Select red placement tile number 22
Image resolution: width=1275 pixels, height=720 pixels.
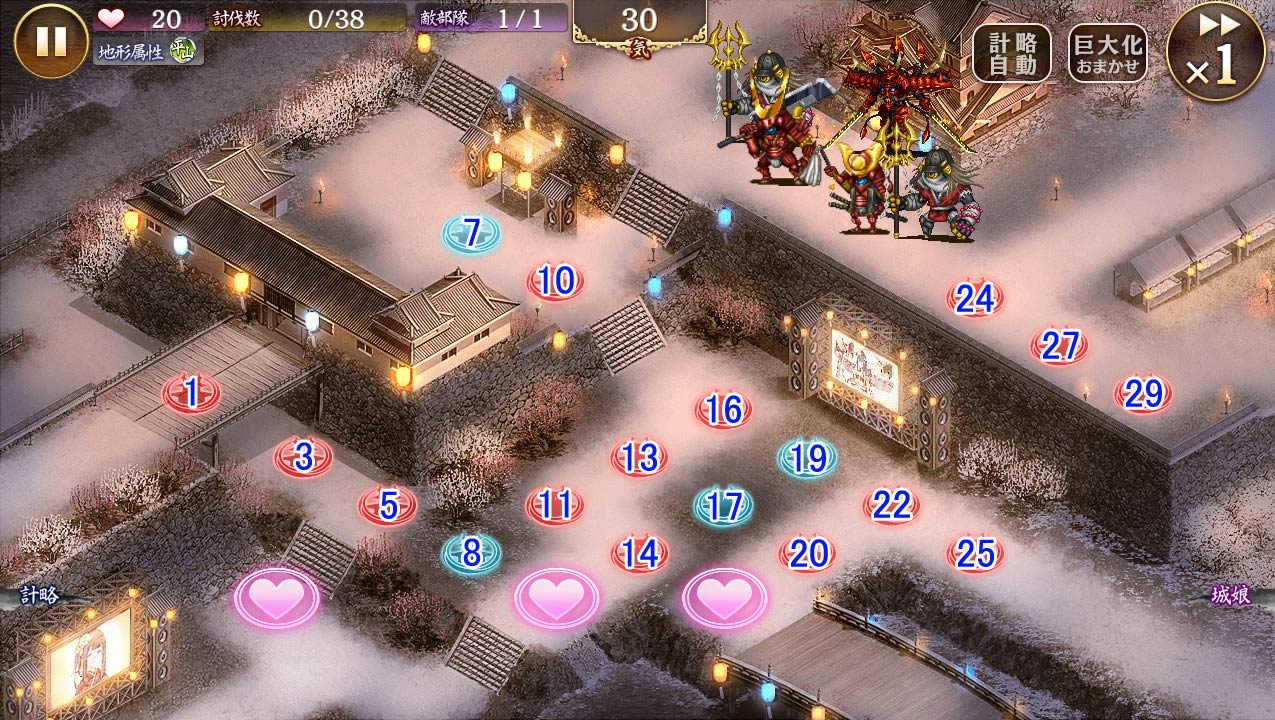(891, 506)
